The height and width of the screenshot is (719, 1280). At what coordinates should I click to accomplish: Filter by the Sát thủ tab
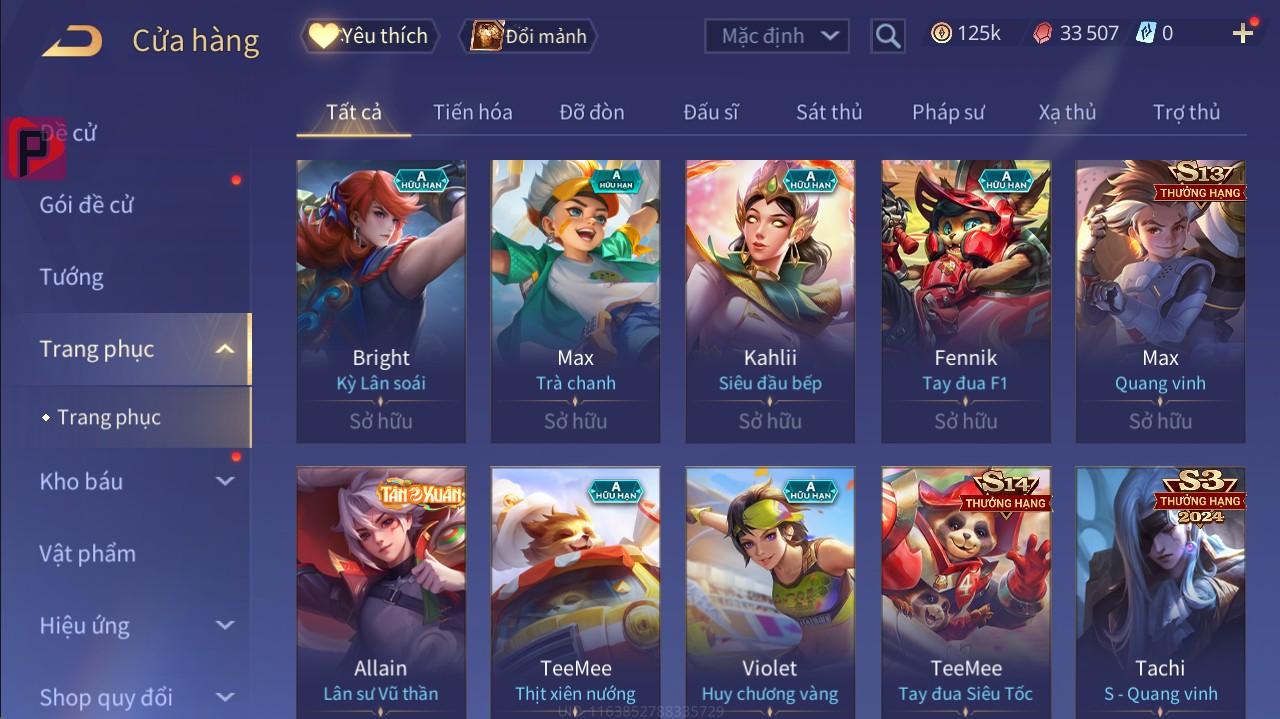pos(829,112)
